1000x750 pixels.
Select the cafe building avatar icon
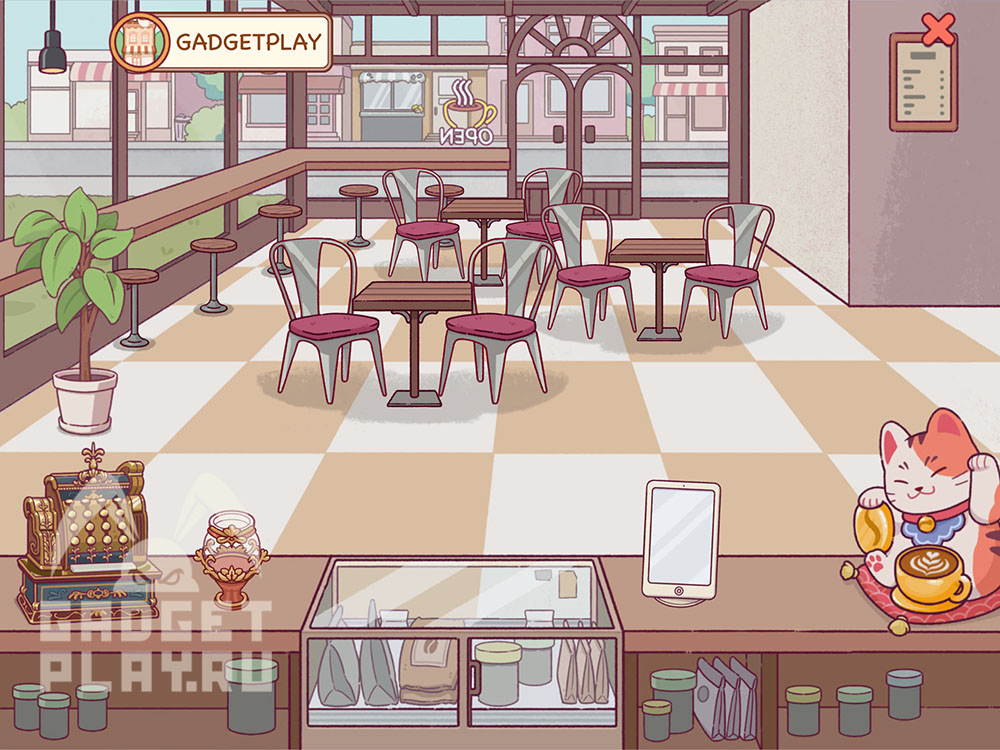140,42
